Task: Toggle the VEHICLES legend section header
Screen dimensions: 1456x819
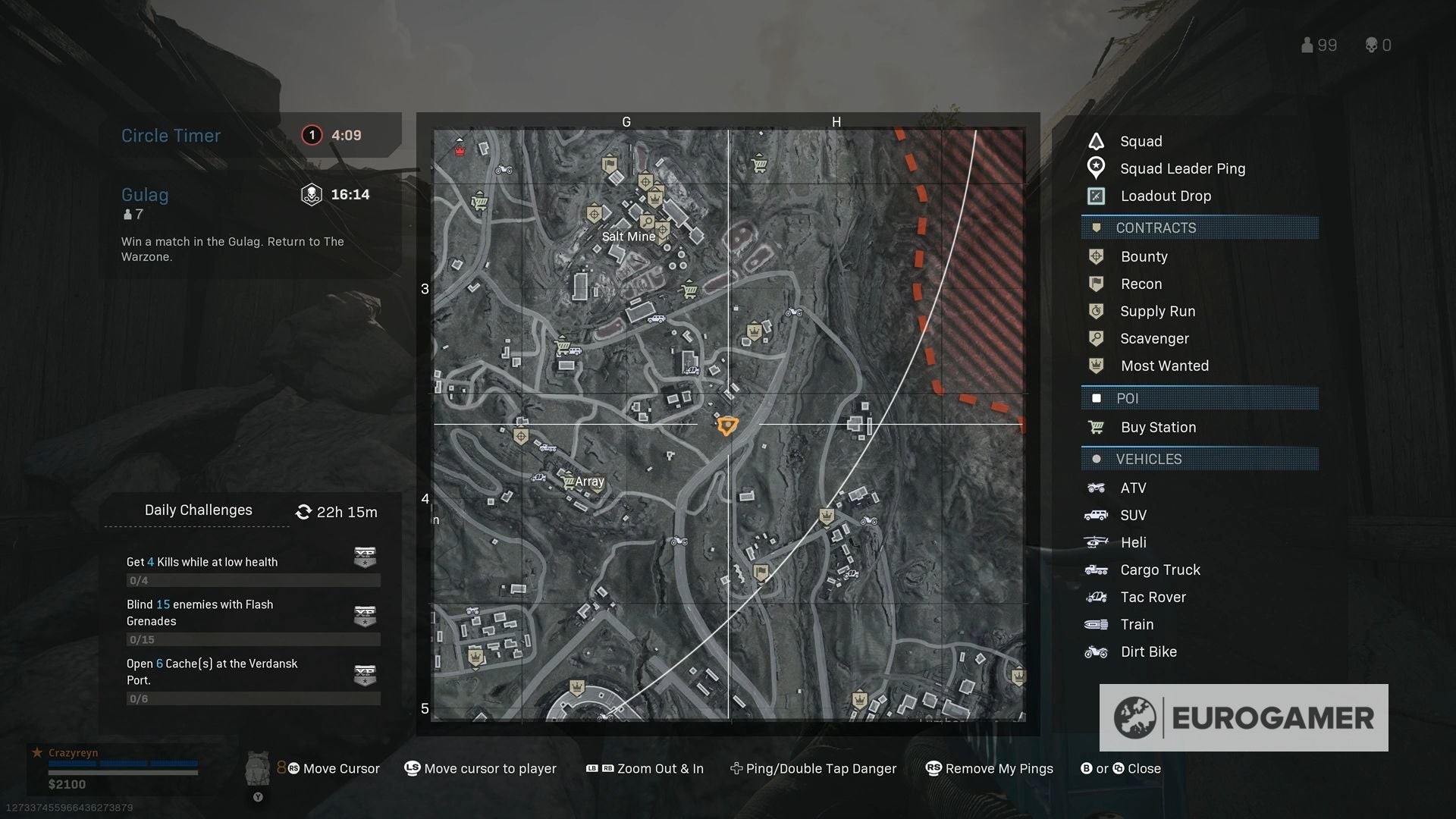Action: coord(1199,460)
